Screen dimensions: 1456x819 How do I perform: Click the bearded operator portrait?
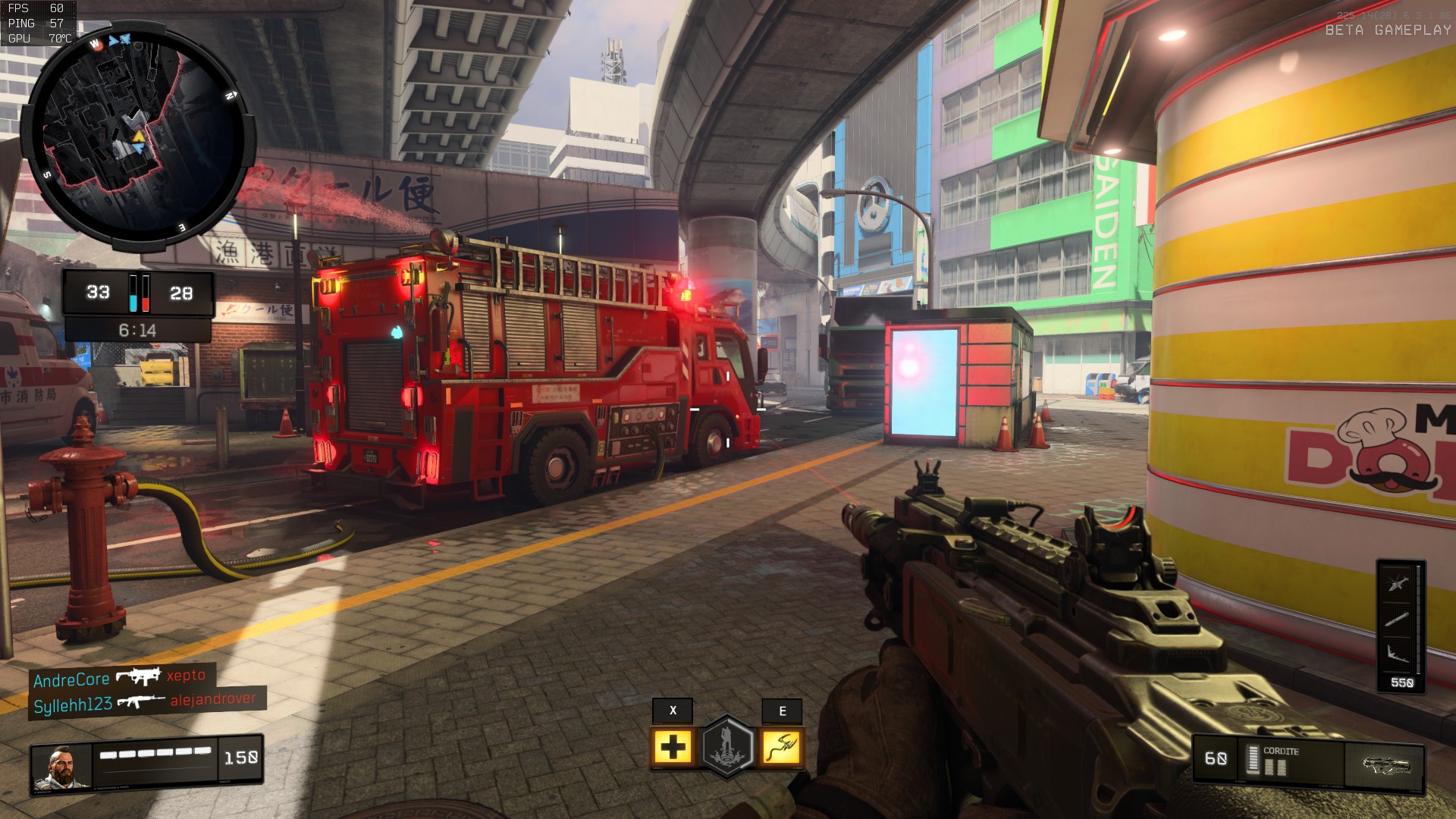pyautogui.click(x=61, y=767)
